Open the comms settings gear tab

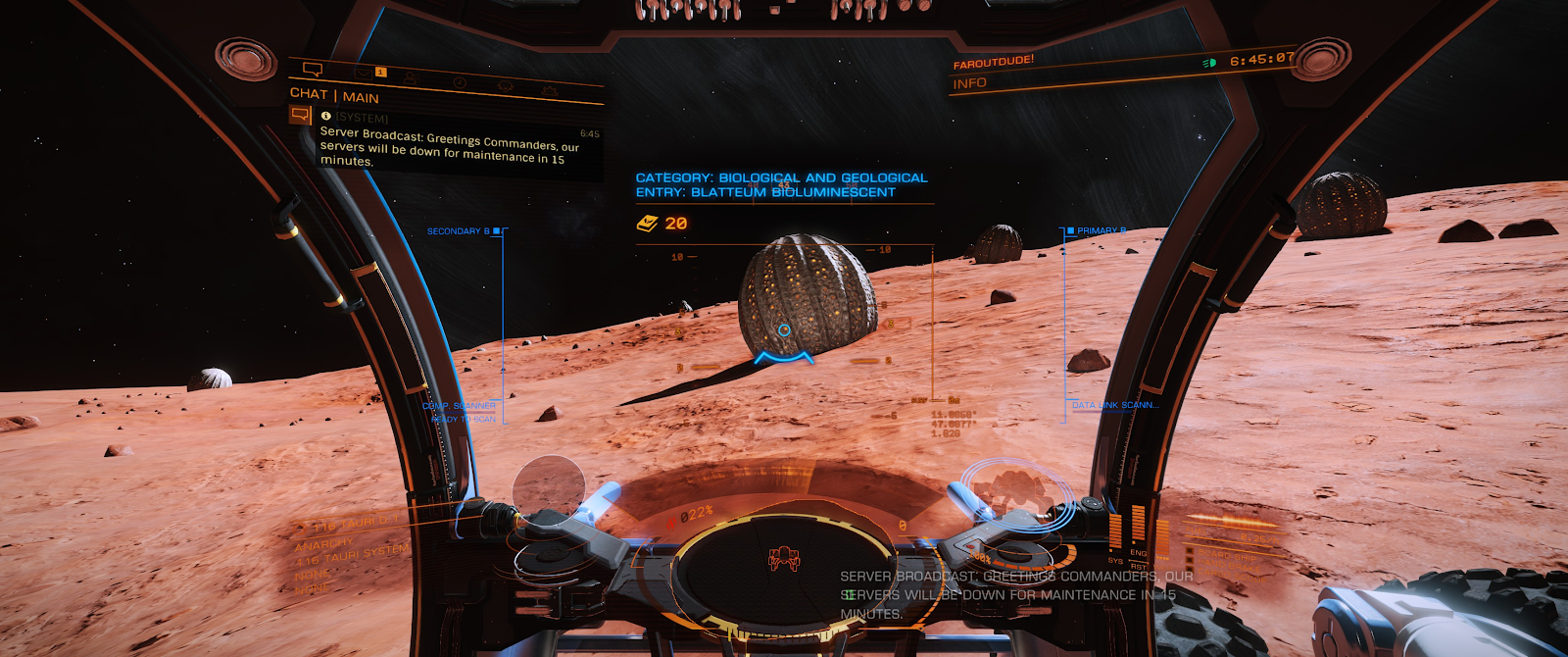[550, 90]
